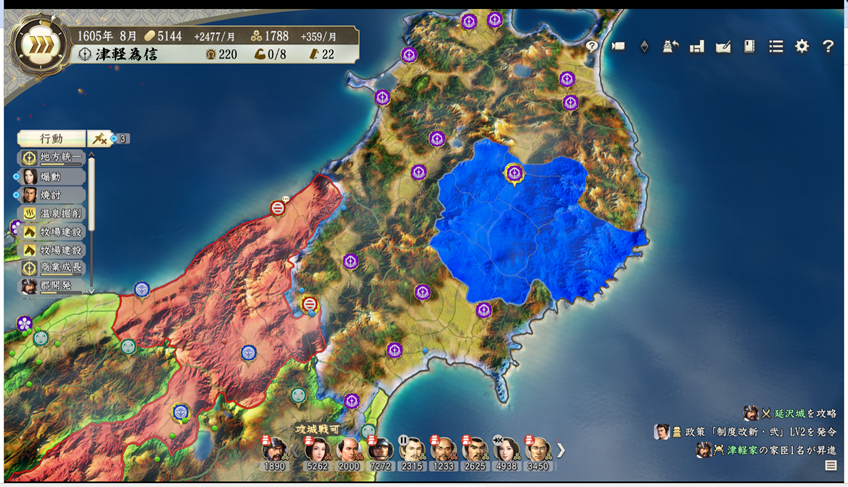Click the camera view icon

pyautogui.click(x=618, y=46)
